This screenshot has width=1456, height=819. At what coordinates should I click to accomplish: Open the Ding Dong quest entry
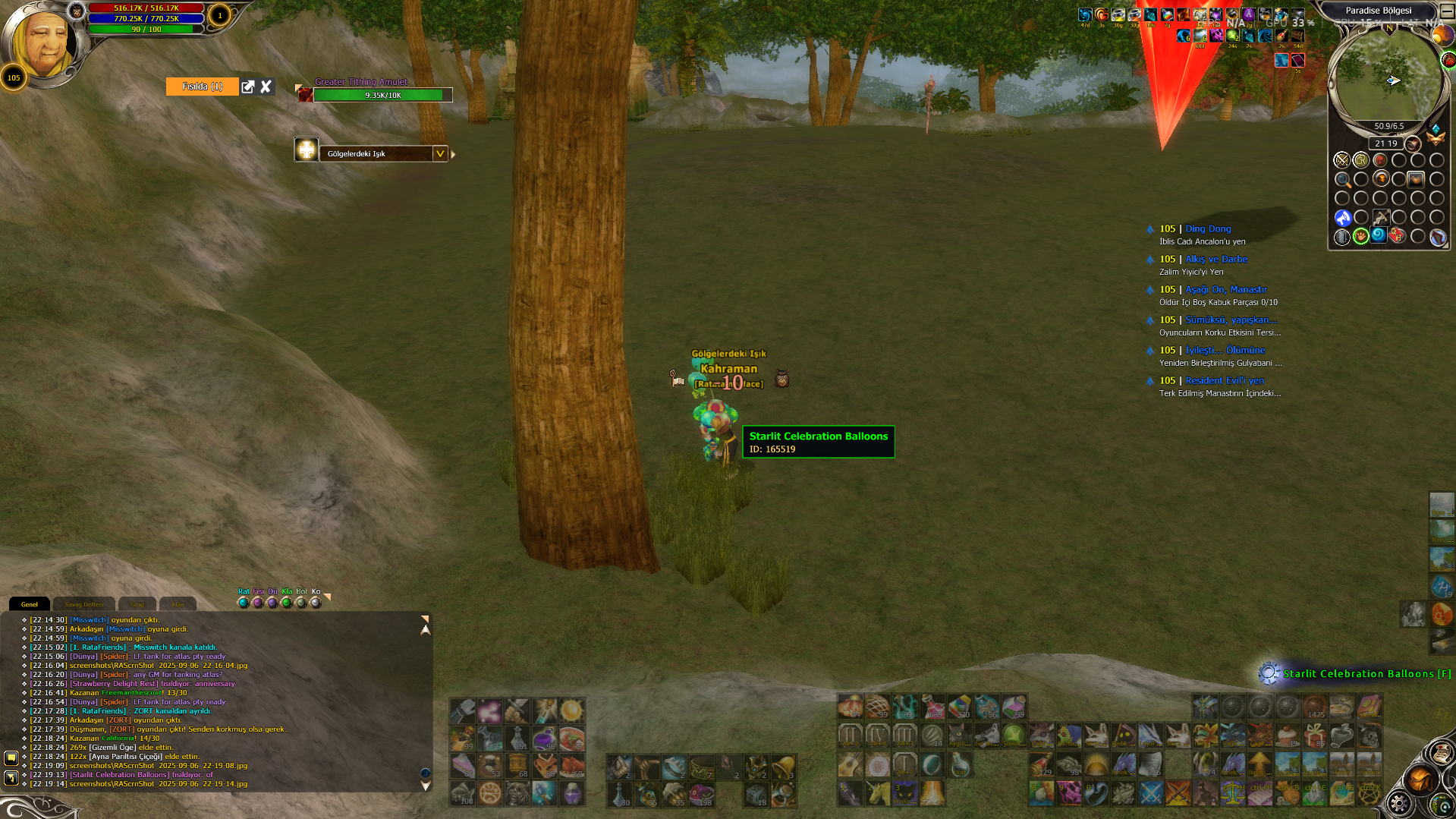[1208, 228]
